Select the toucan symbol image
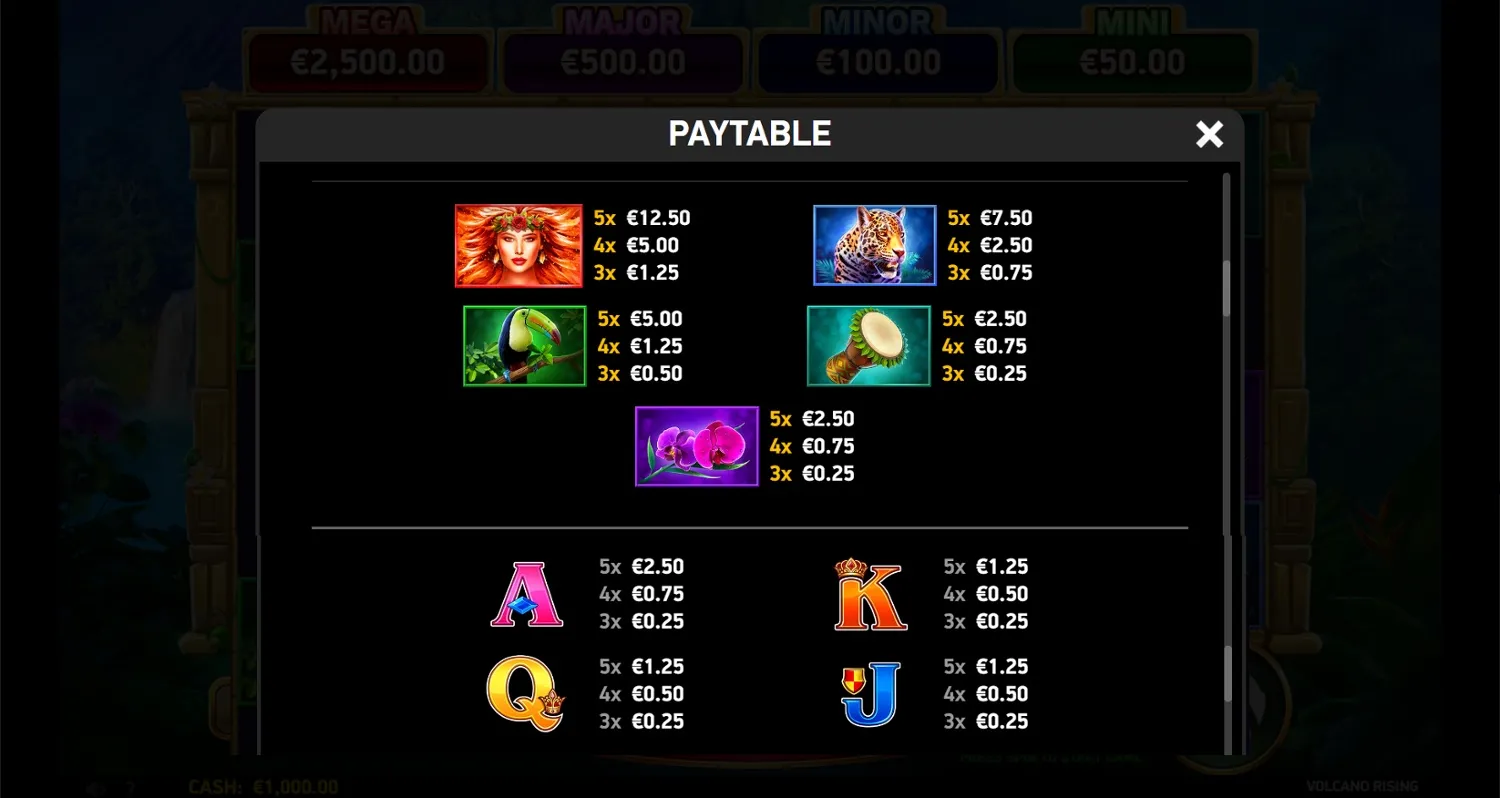 [x=524, y=346]
